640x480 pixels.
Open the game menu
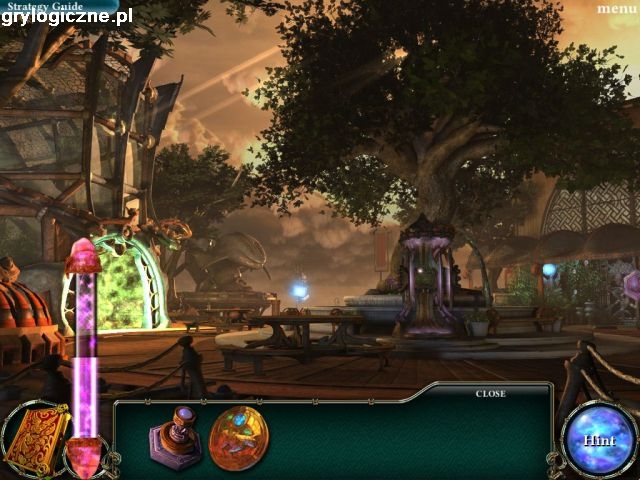click(617, 8)
